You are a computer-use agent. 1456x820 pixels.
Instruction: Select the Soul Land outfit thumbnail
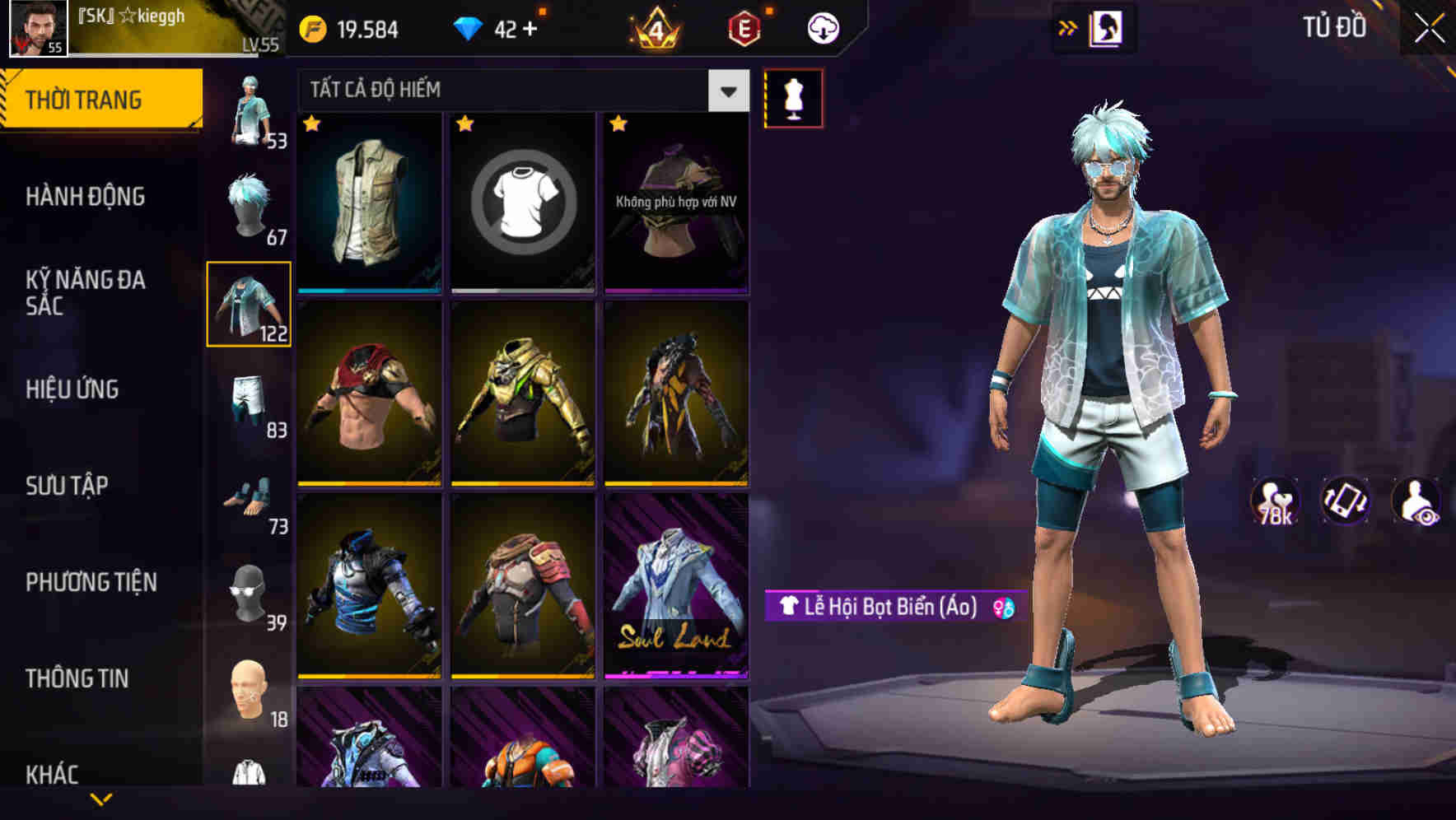(675, 601)
